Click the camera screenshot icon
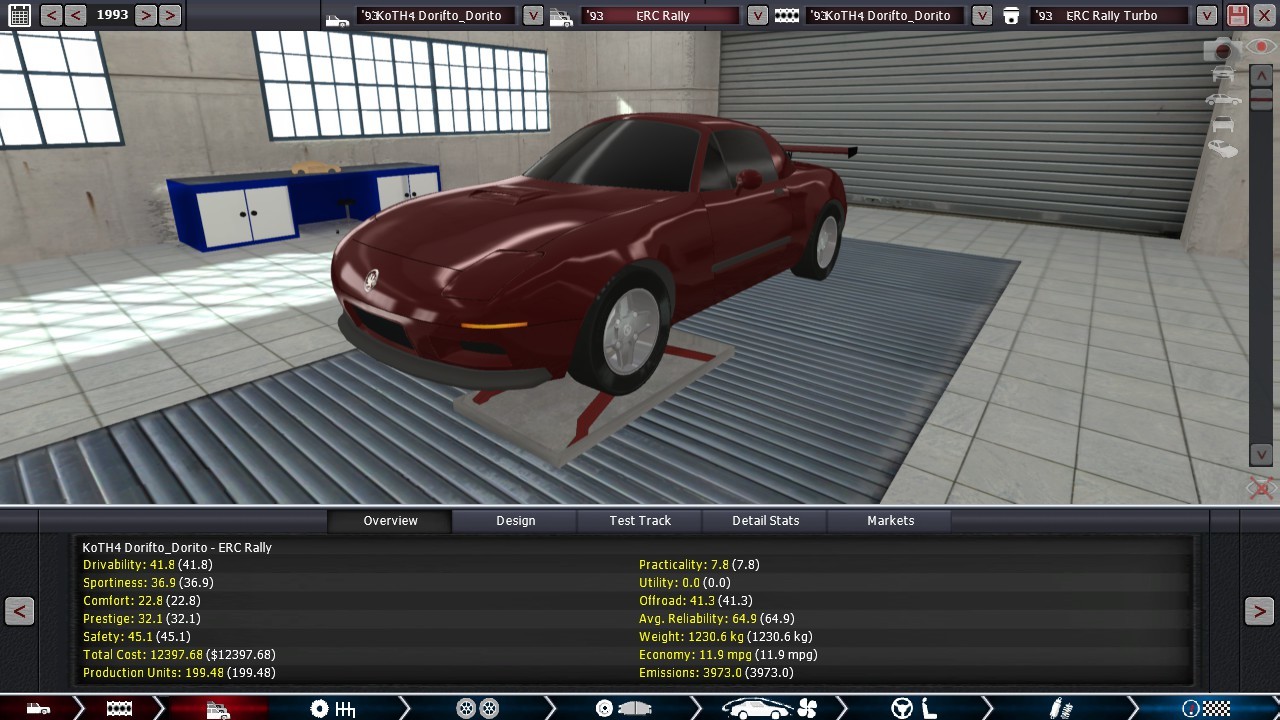 point(1221,49)
